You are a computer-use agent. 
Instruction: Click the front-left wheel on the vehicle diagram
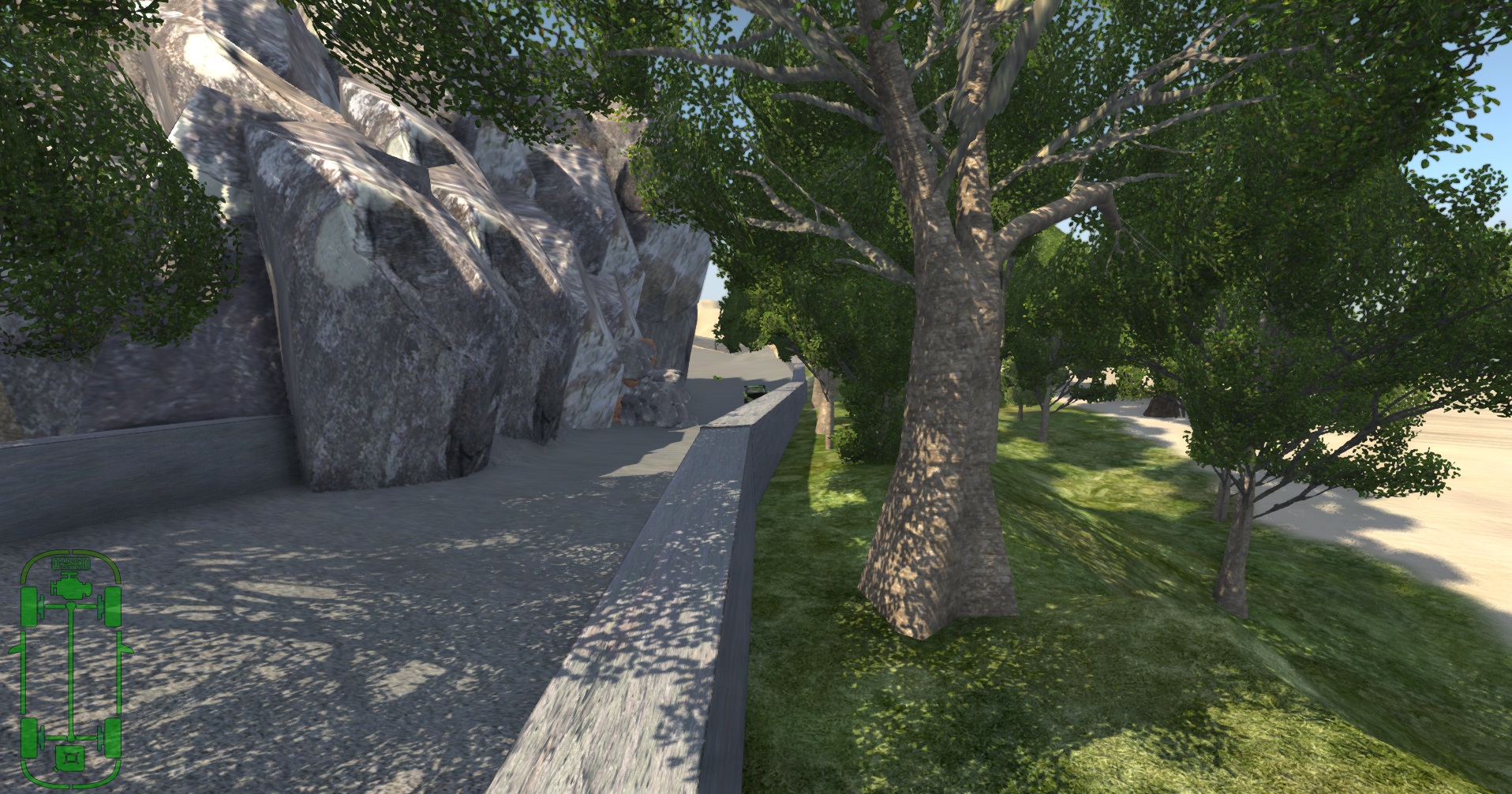[28, 605]
